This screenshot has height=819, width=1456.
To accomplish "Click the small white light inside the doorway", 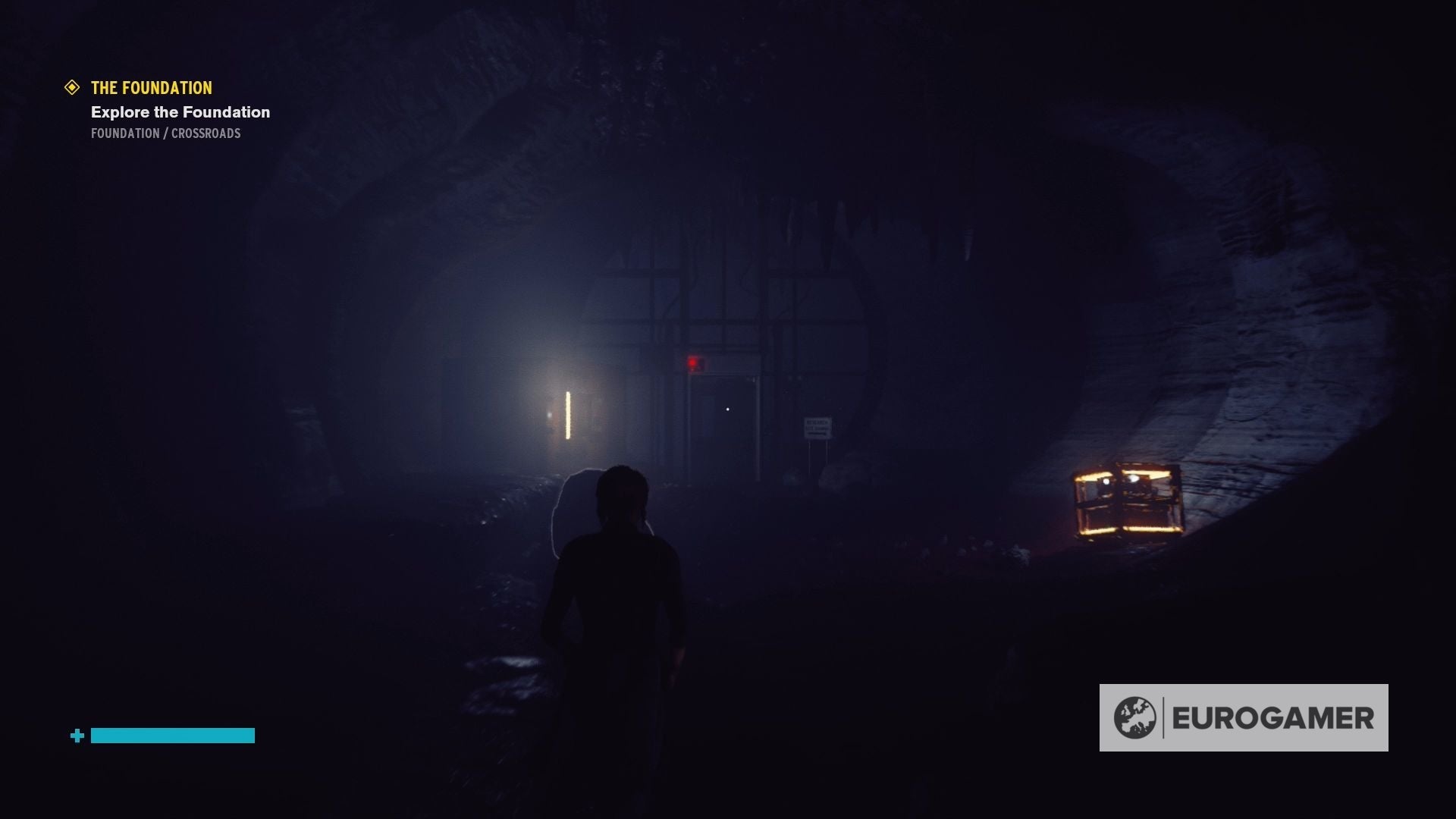I will click(x=730, y=409).
